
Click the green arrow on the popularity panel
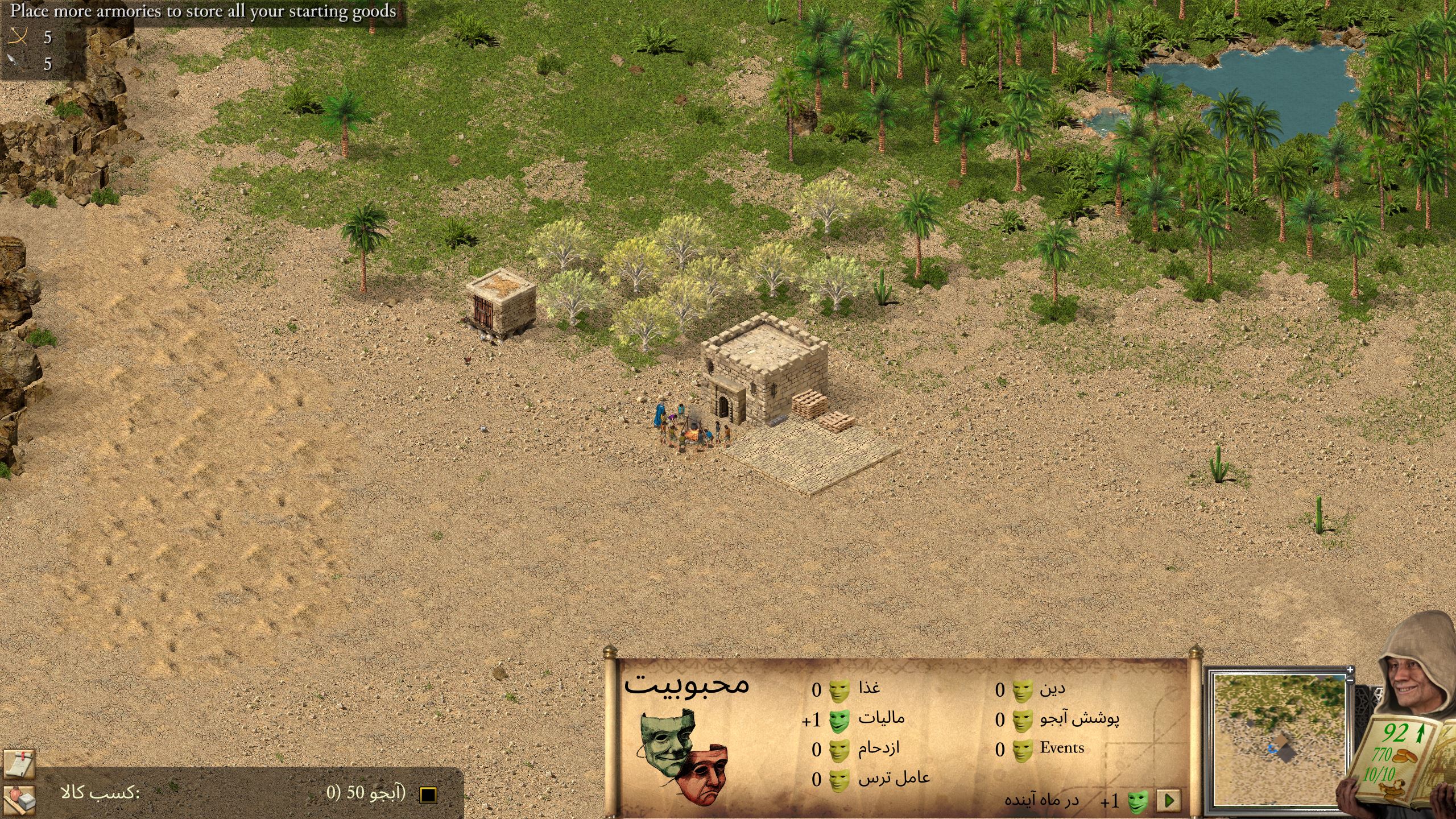click(x=1169, y=801)
